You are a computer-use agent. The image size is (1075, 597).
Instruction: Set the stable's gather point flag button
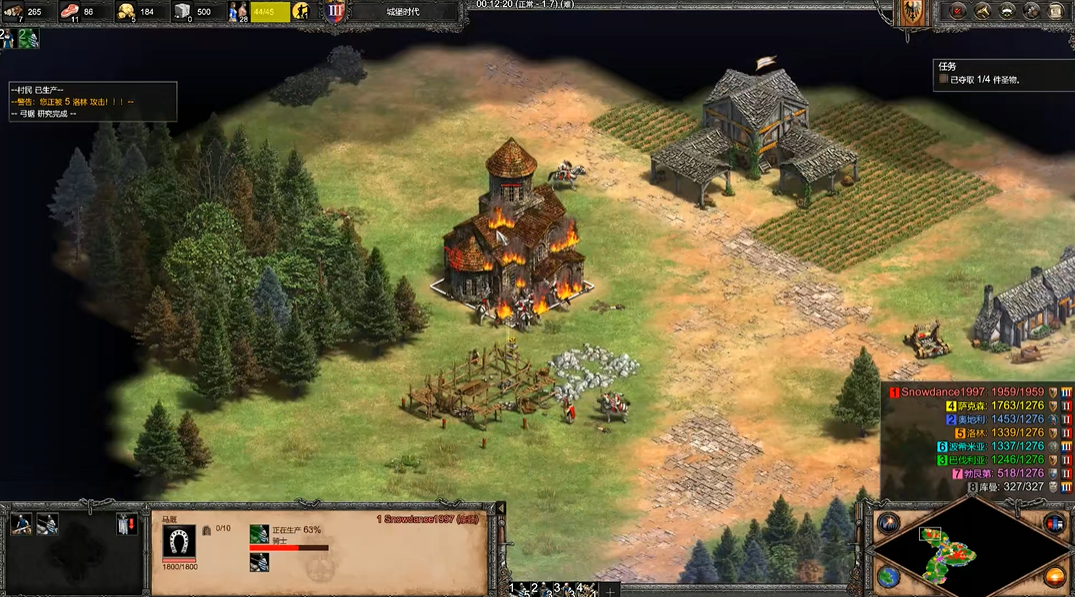tap(125, 524)
